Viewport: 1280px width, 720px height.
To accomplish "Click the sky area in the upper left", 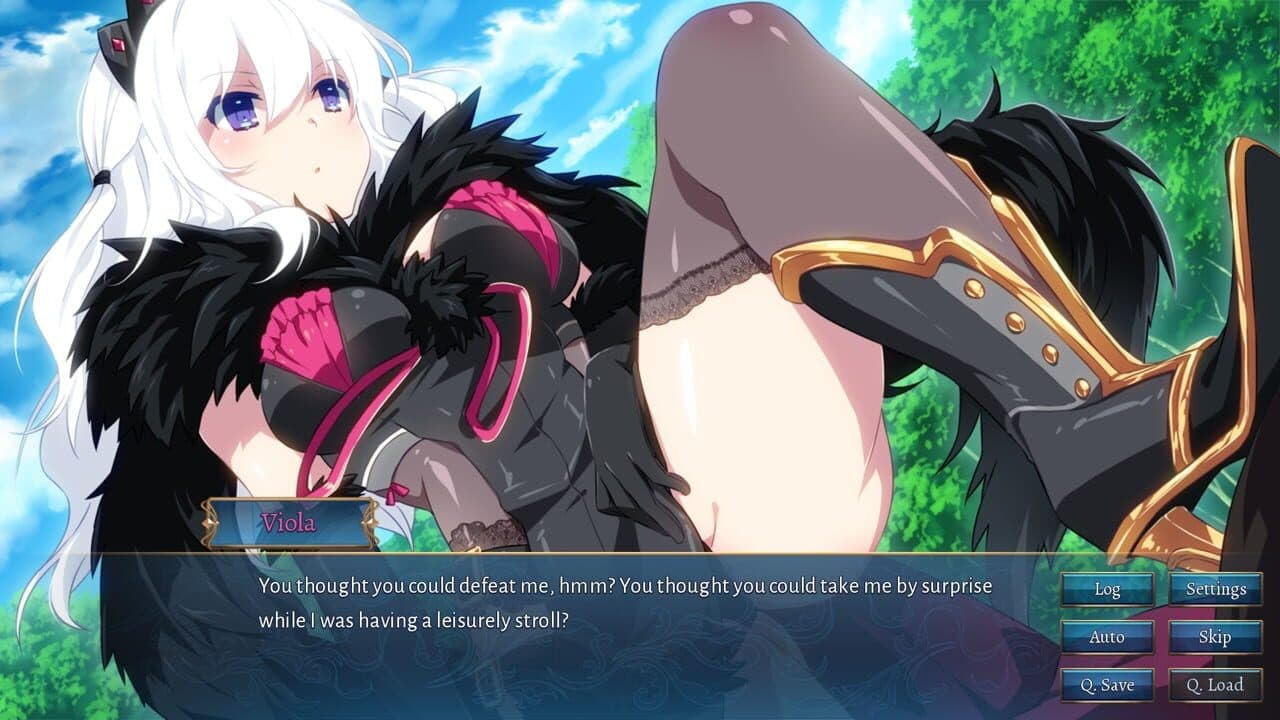I will click(x=40, y=60).
